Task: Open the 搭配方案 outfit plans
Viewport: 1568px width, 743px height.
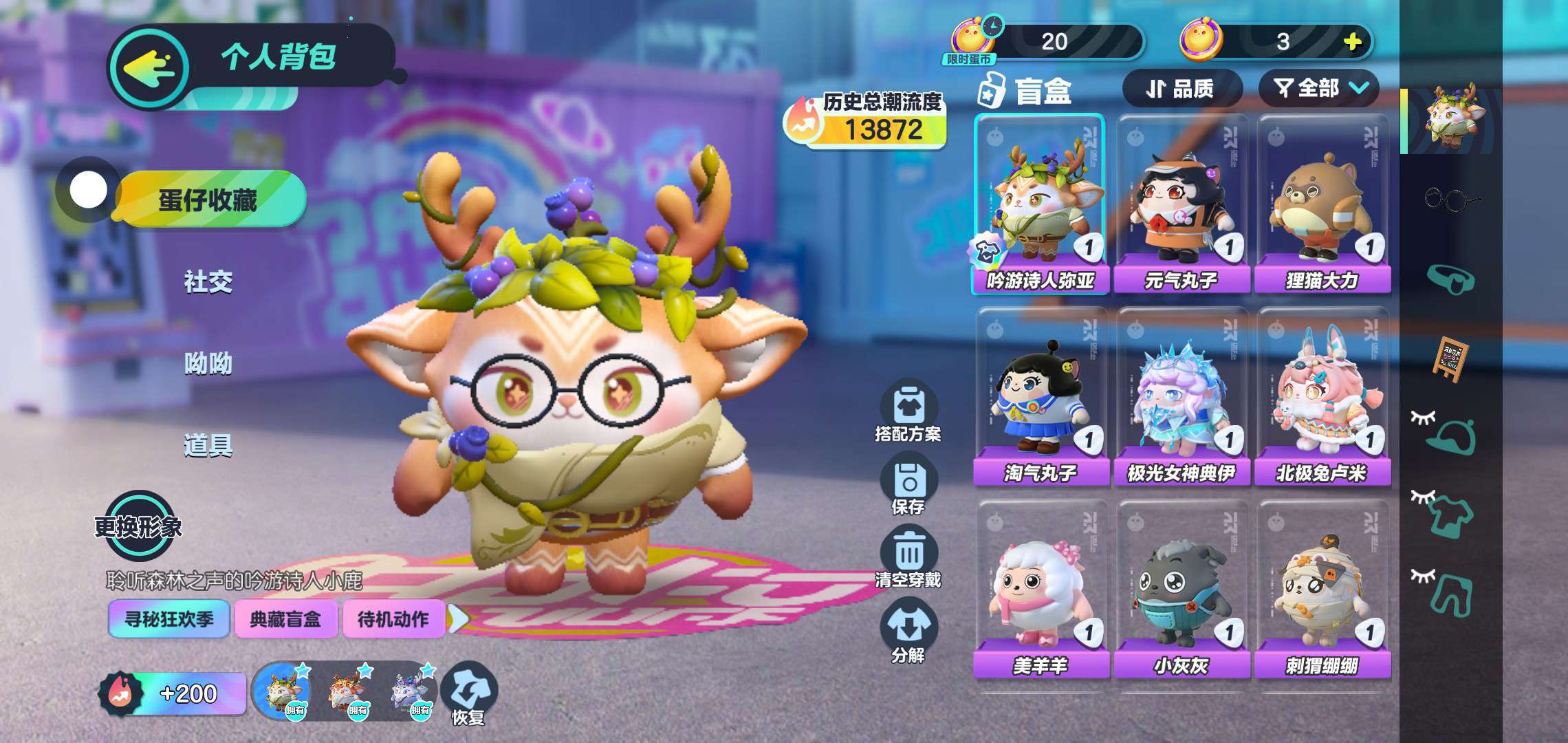Action: pos(908,411)
